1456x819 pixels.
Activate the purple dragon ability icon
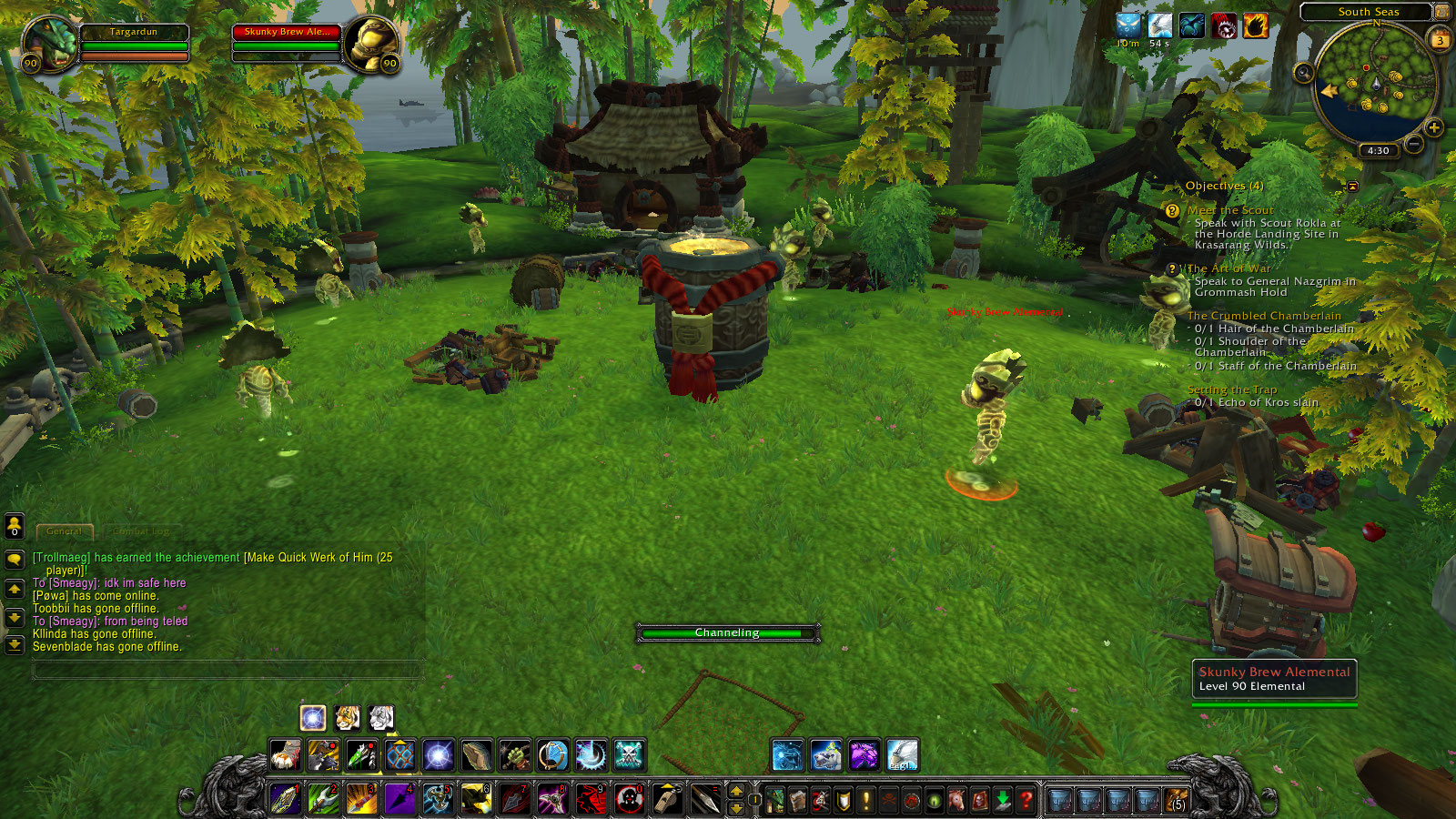pos(864,755)
